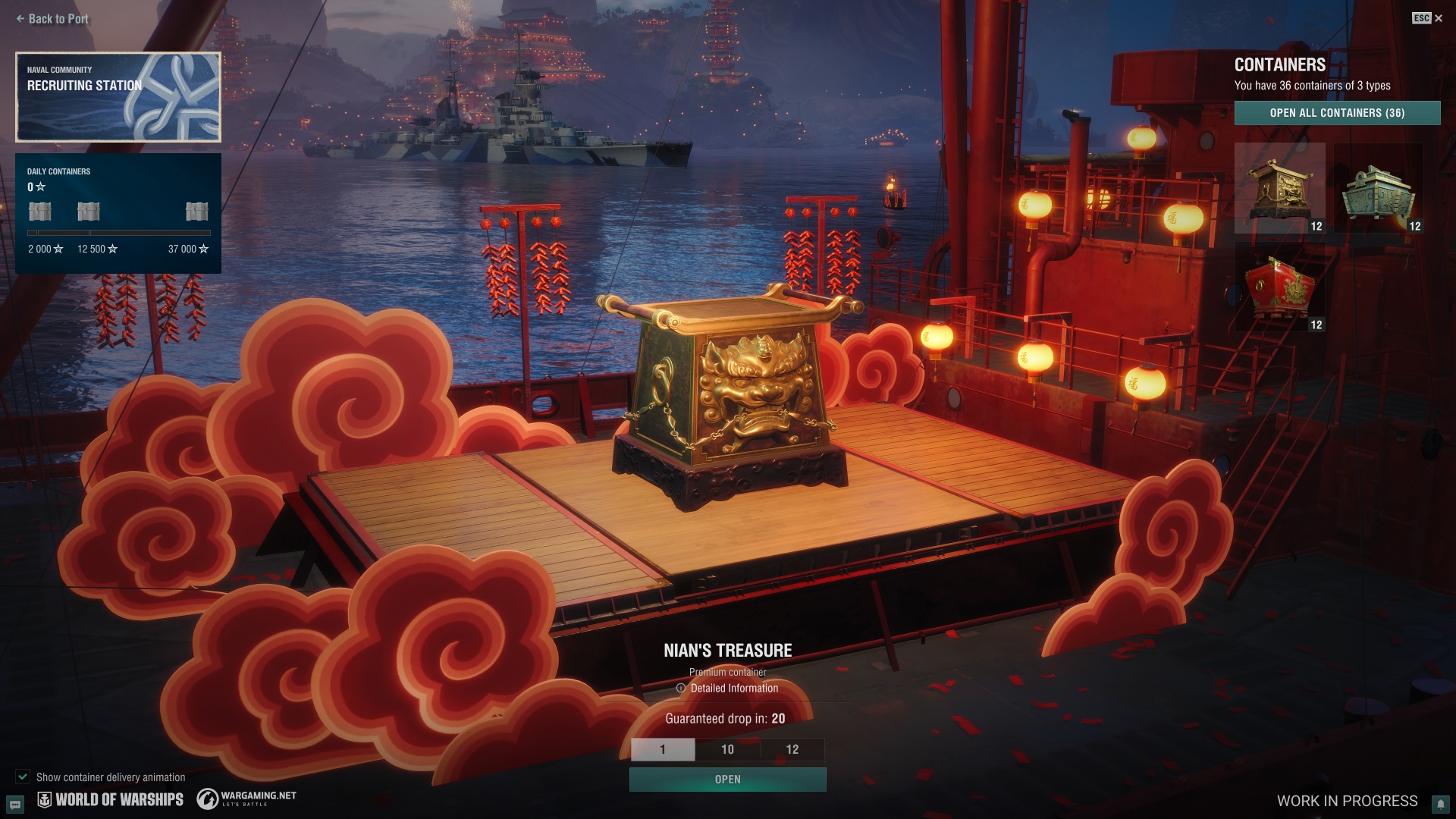This screenshot has width=1456, height=819.
Task: Open the chat speech bubble icon
Action: (14, 804)
